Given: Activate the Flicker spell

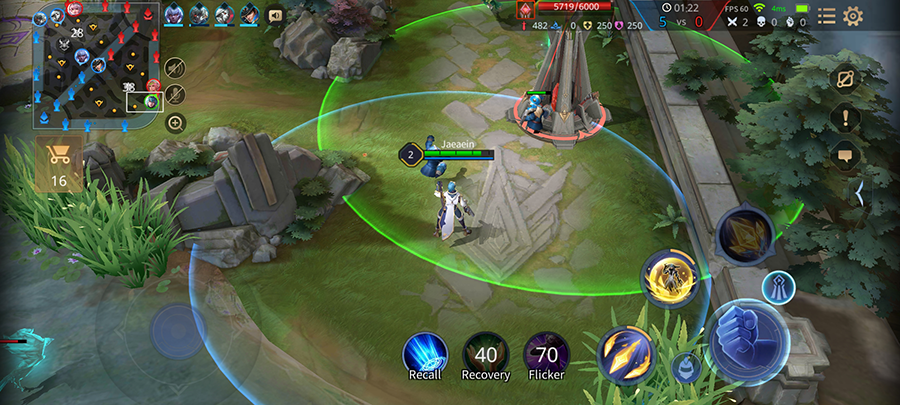Looking at the screenshot, I should (x=547, y=355).
